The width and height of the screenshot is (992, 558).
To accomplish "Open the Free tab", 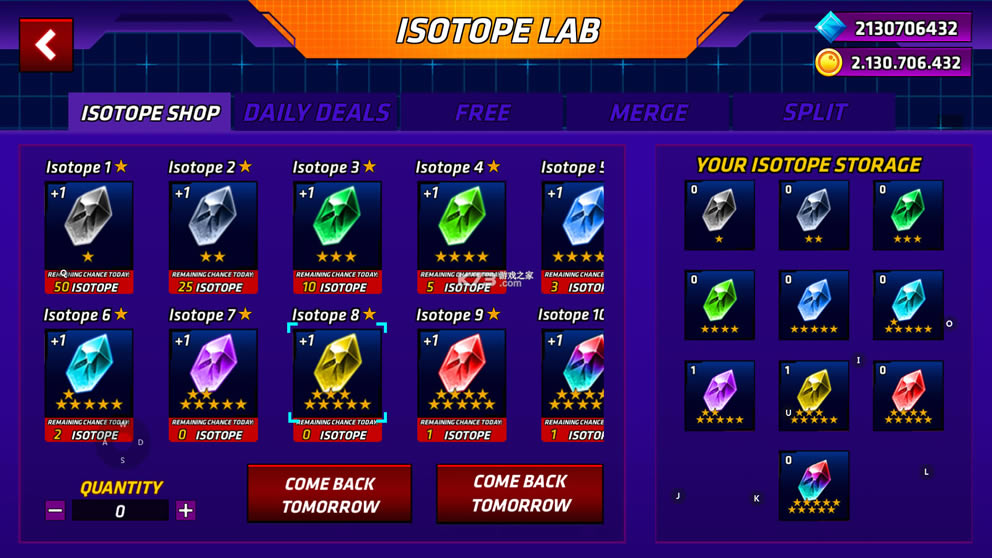I will tap(482, 113).
